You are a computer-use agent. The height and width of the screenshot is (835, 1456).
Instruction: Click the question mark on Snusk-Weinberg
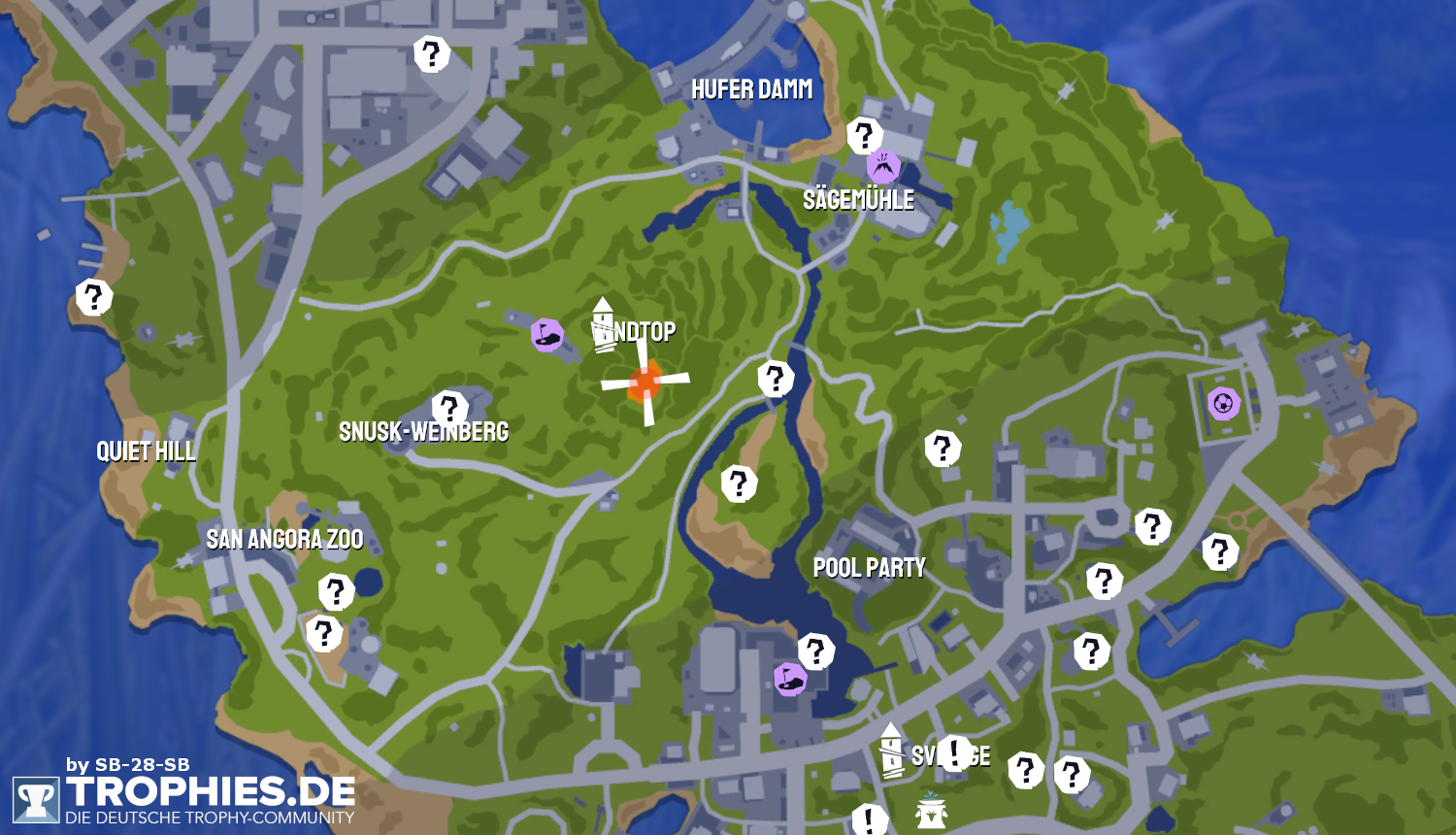[449, 409]
